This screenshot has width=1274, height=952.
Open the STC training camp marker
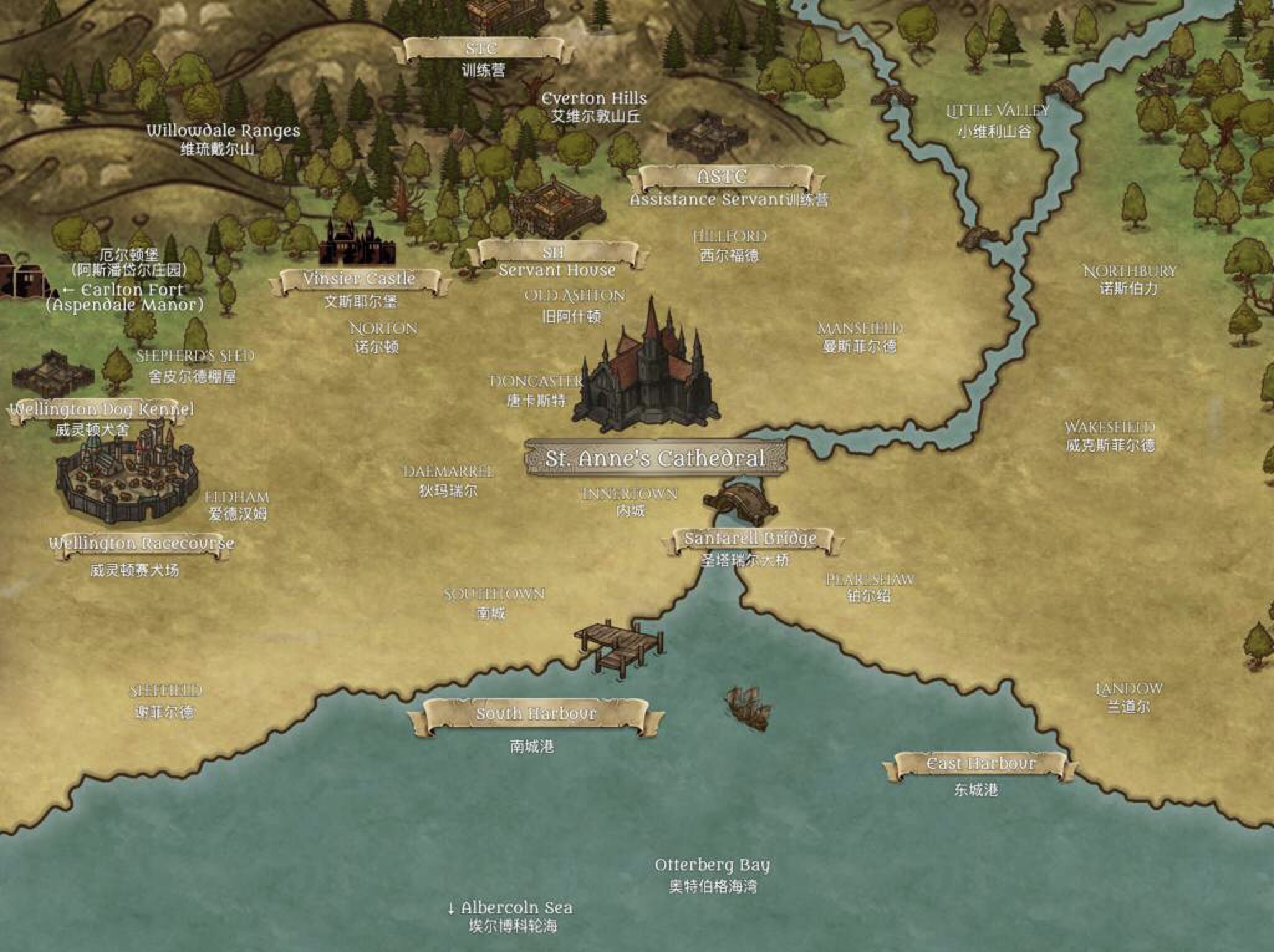[x=482, y=50]
